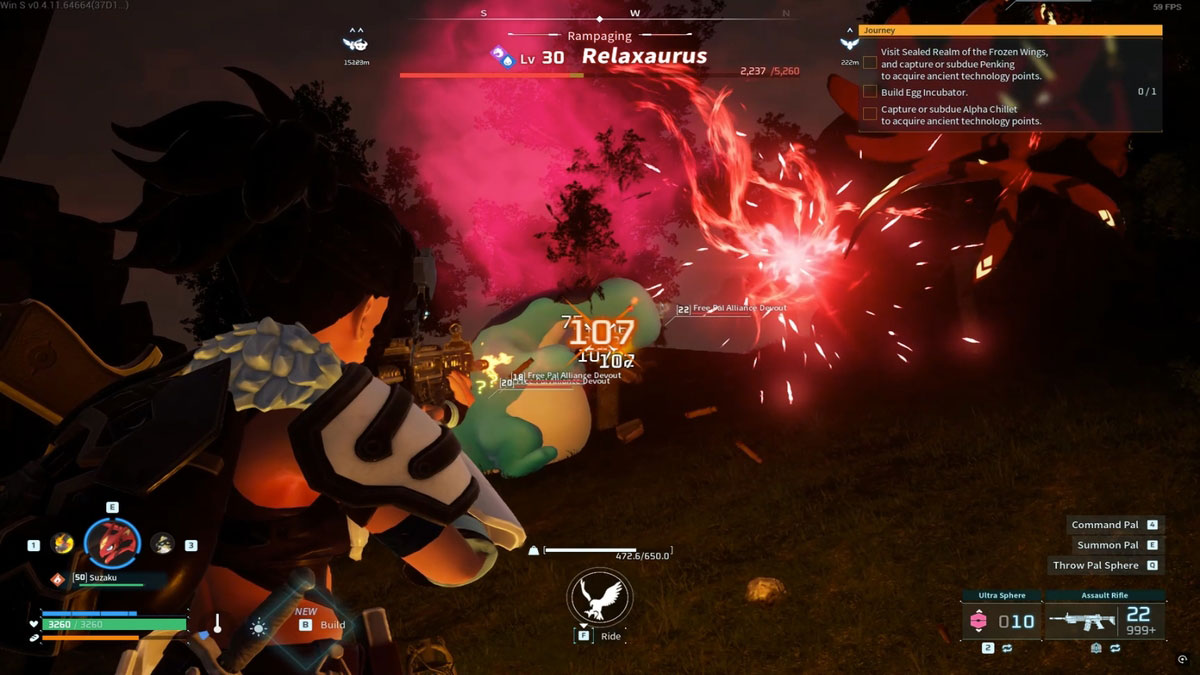The height and width of the screenshot is (675, 1200).
Task: Click the Throw Pal Sphere label
Action: [1095, 565]
